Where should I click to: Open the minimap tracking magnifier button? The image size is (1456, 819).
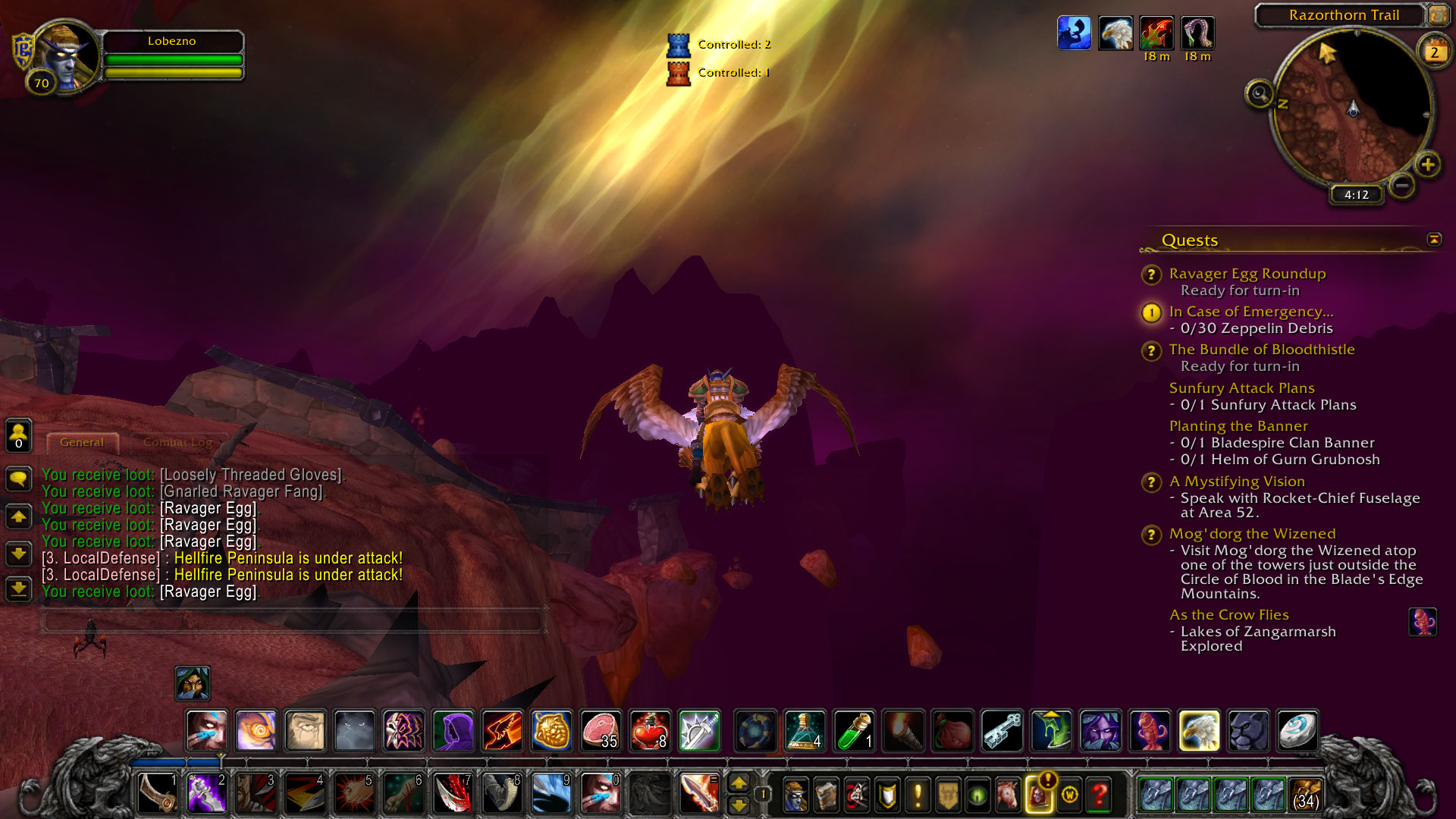tap(1260, 95)
